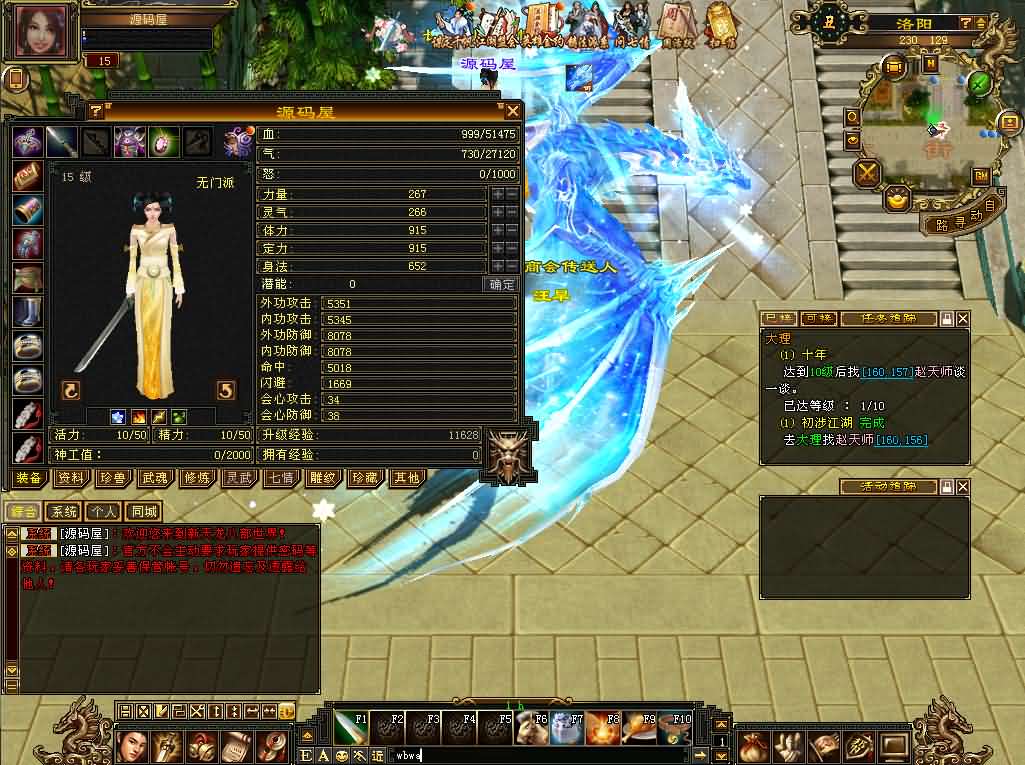Rotate character model with right arrow button
The height and width of the screenshot is (765, 1025).
[x=226, y=390]
